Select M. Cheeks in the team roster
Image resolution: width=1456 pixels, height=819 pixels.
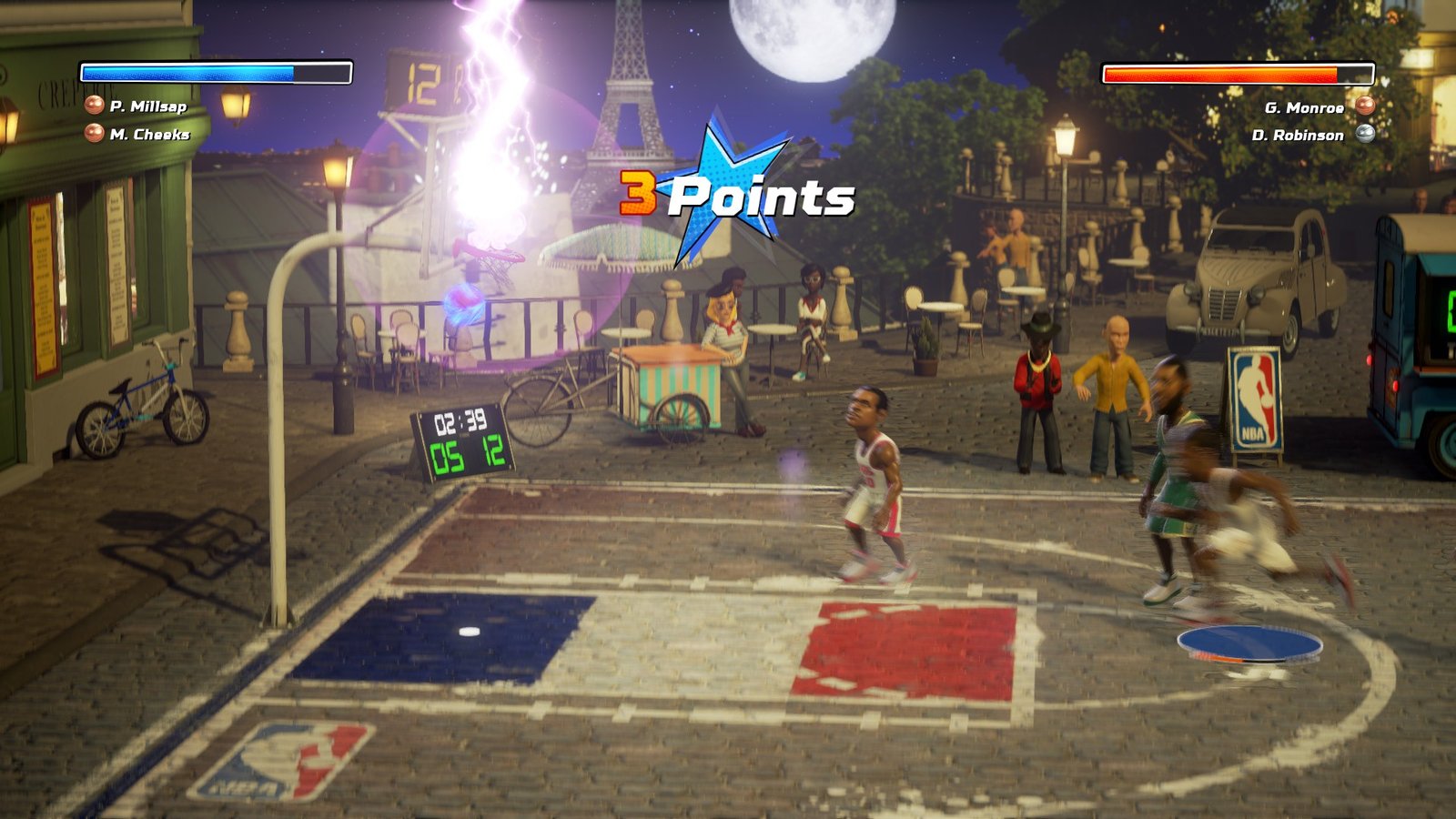pos(149,135)
